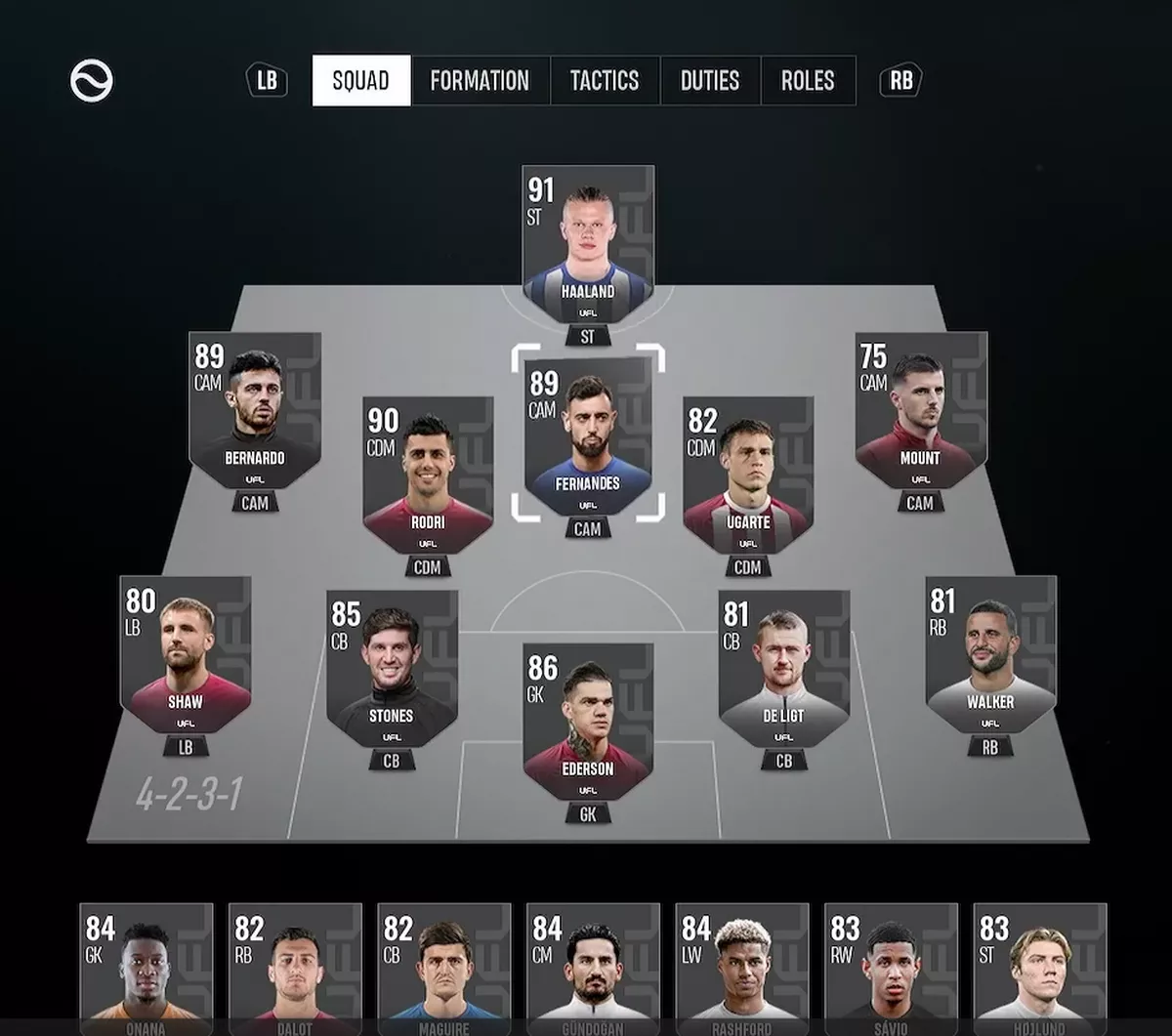Click the Squad tab
Image resolution: width=1172 pixels, height=1036 pixels.
pyautogui.click(x=361, y=80)
